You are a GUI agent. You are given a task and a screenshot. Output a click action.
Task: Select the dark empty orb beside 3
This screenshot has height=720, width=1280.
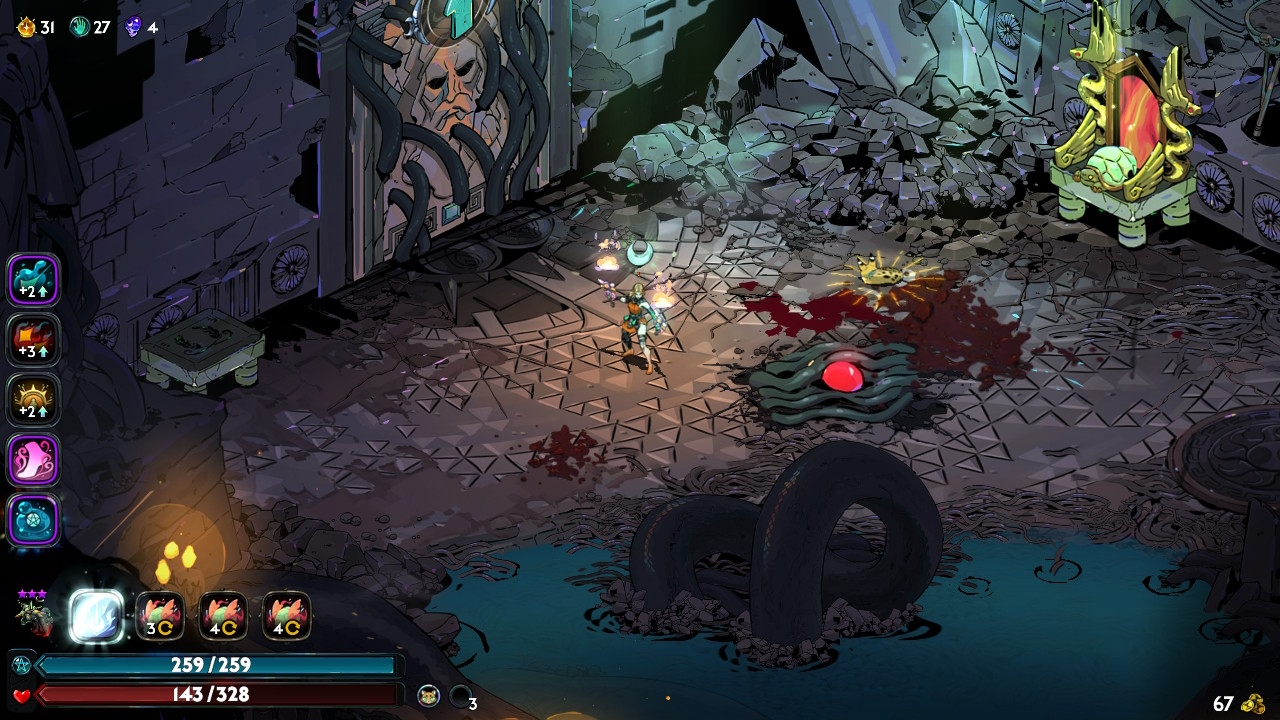460,696
